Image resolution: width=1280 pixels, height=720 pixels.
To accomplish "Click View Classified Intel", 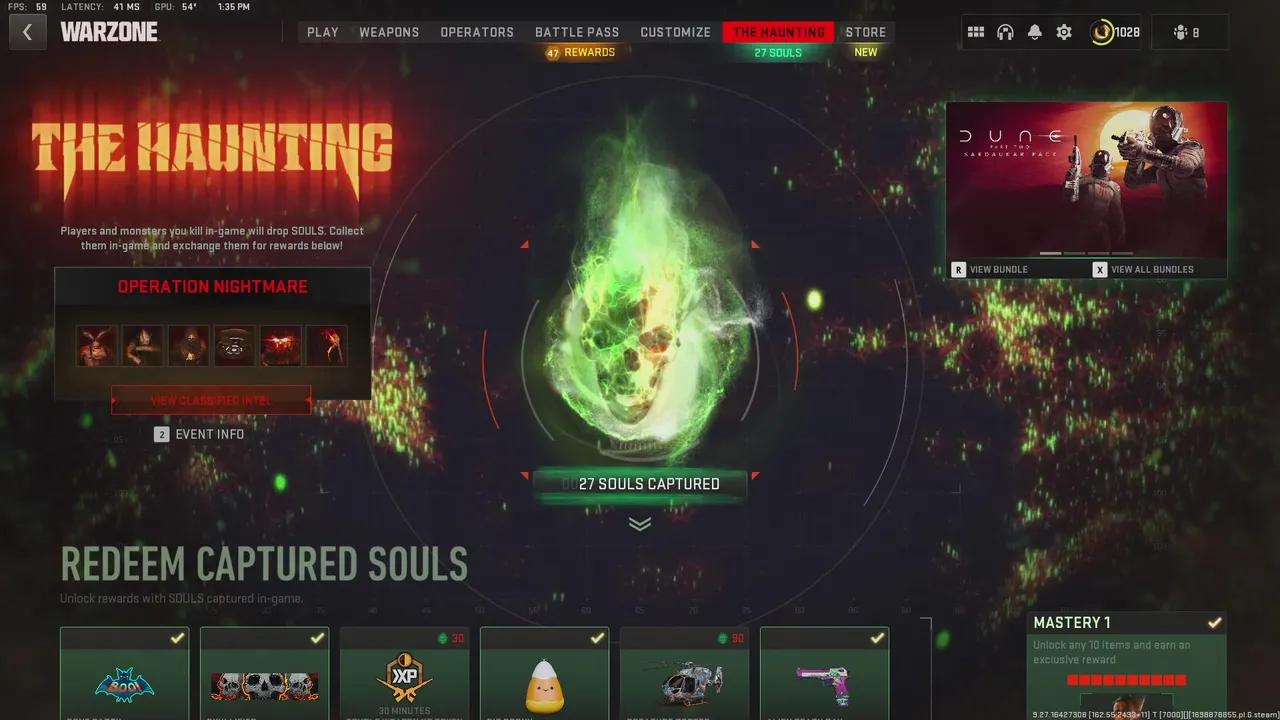I will click(x=210, y=400).
